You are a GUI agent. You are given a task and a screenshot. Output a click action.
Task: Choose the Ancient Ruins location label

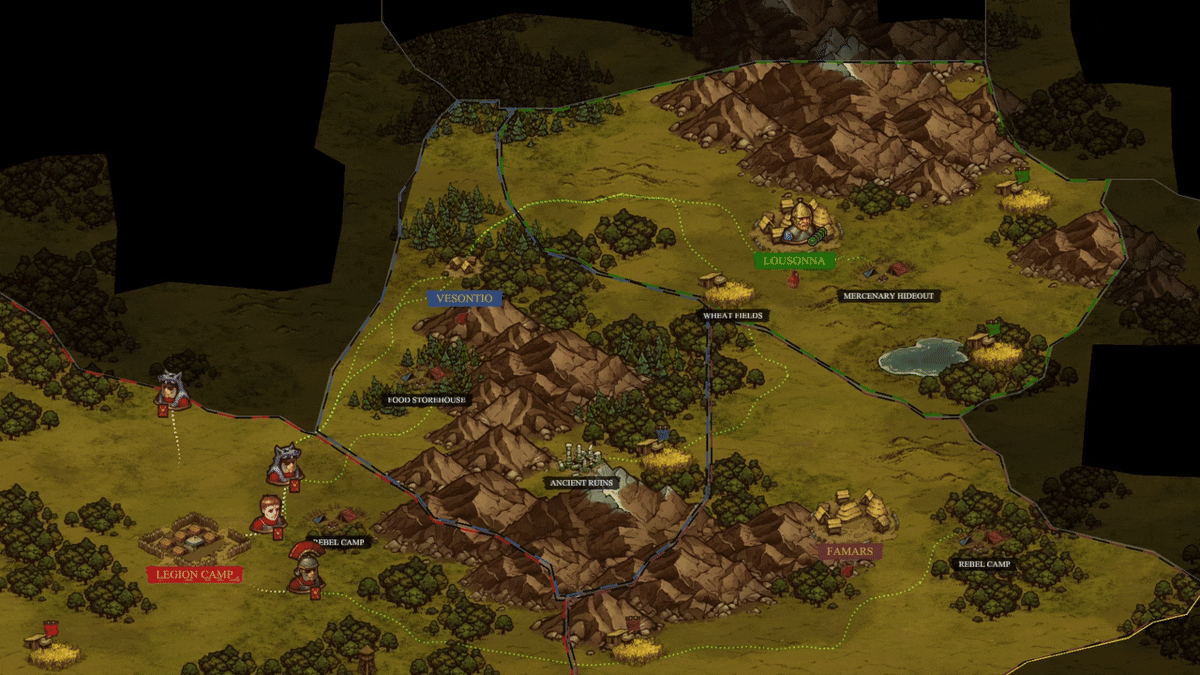coord(582,482)
